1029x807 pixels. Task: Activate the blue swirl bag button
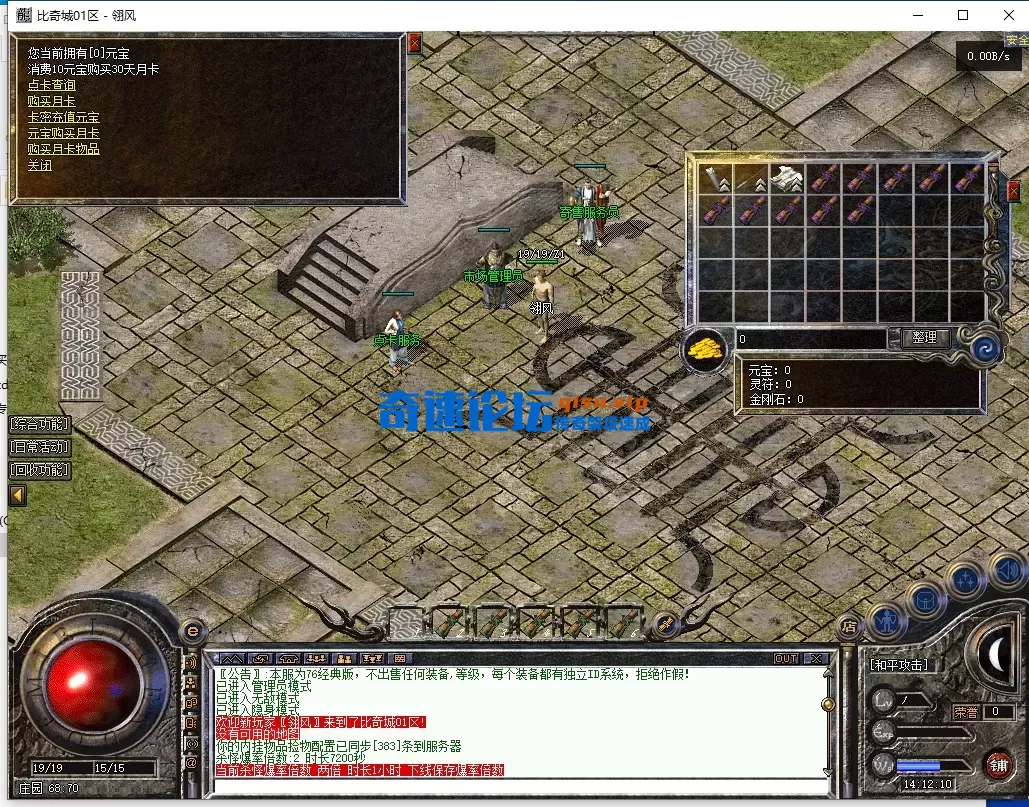(985, 348)
